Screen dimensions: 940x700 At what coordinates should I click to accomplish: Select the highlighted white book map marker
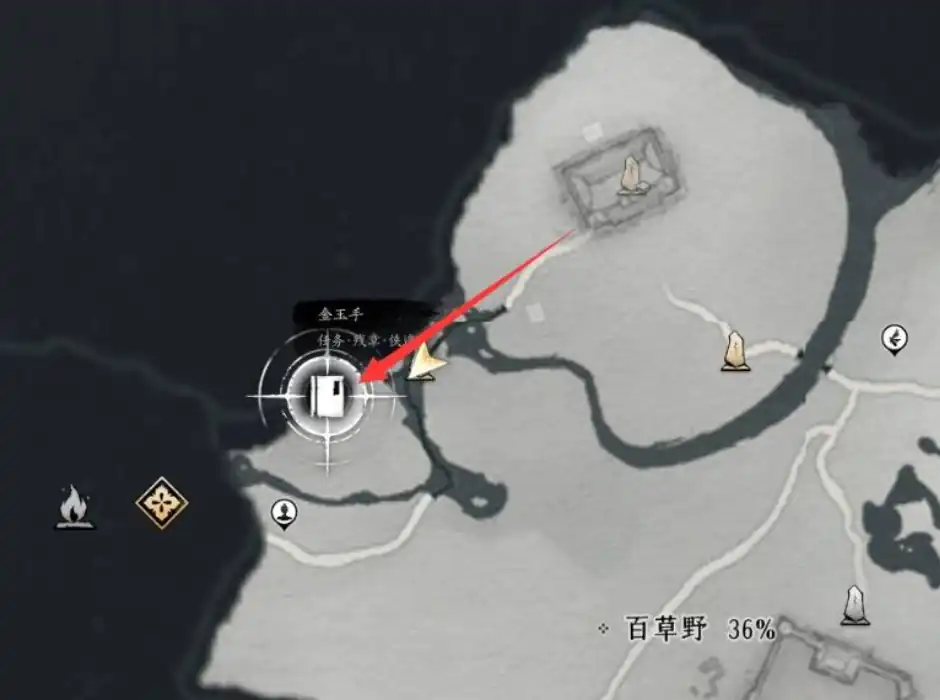(x=328, y=397)
